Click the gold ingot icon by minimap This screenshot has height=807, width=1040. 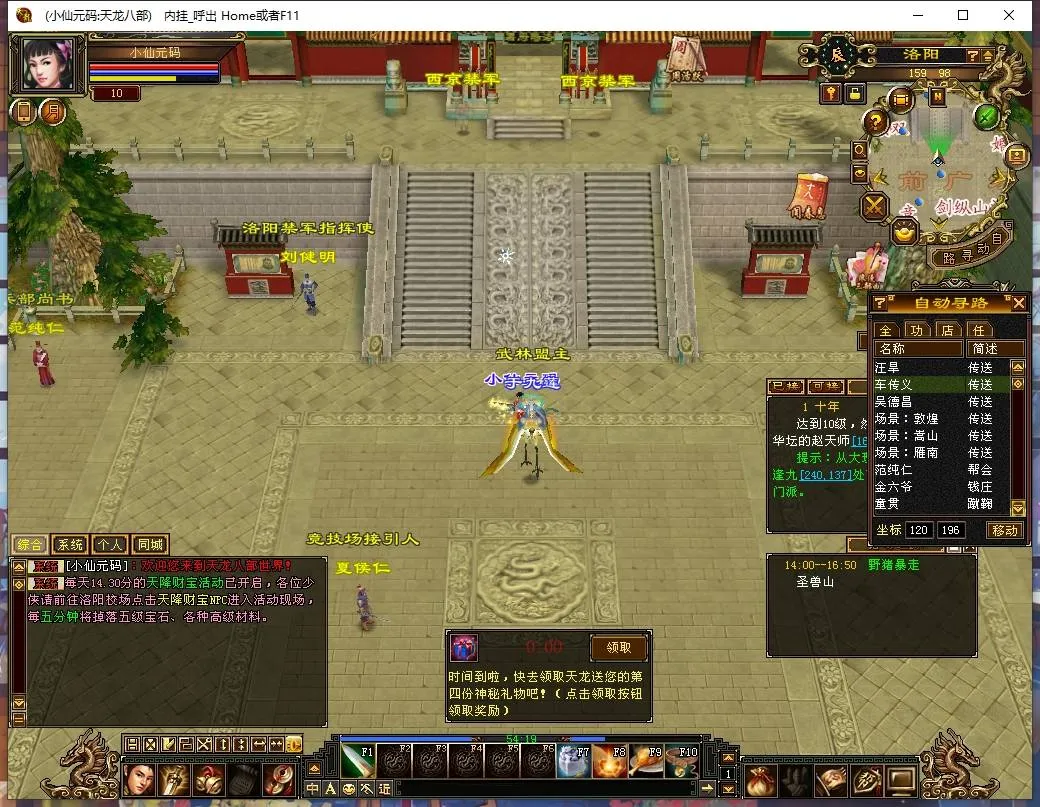(x=904, y=234)
